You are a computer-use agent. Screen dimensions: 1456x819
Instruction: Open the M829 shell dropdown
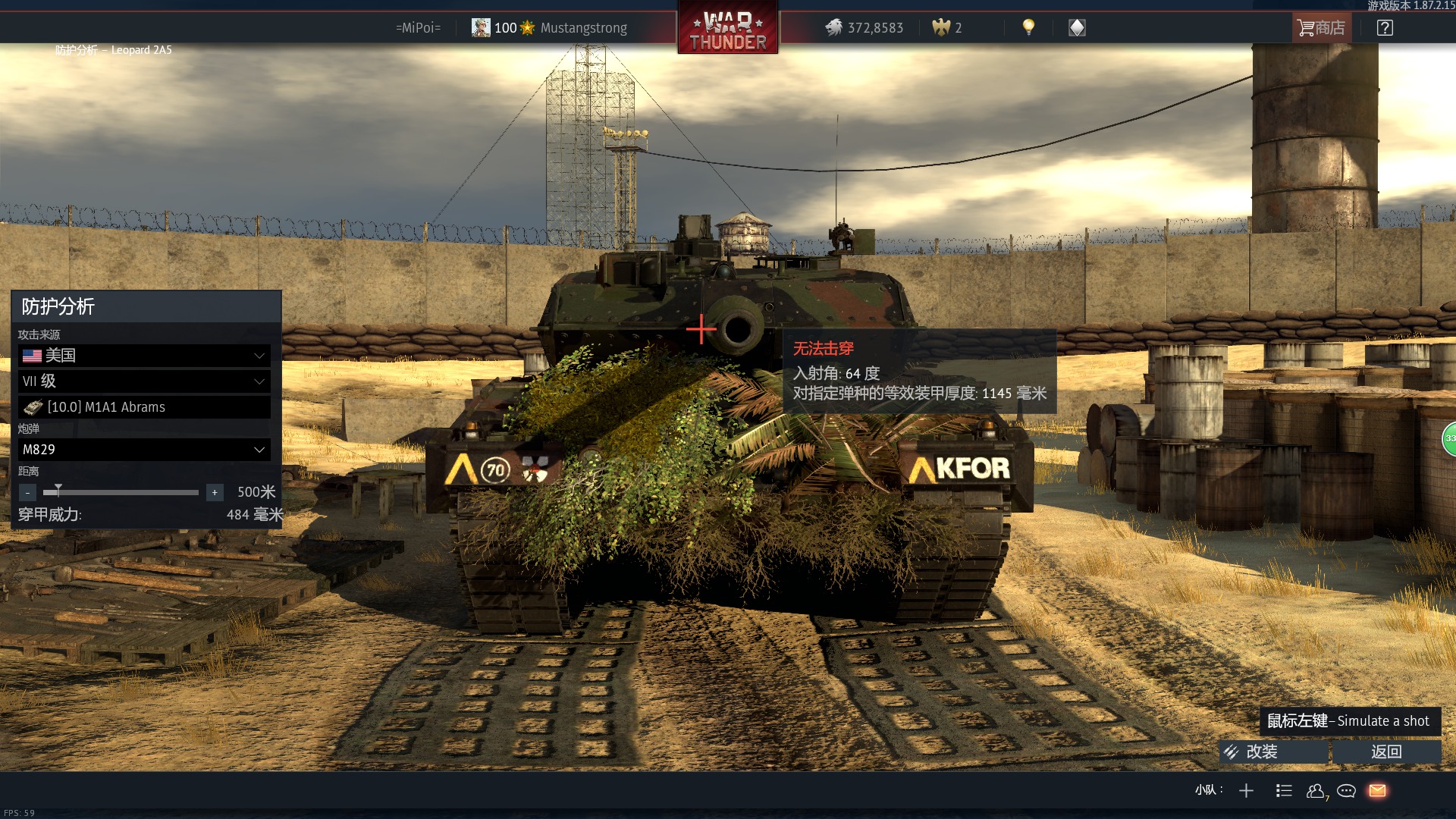coord(144,450)
